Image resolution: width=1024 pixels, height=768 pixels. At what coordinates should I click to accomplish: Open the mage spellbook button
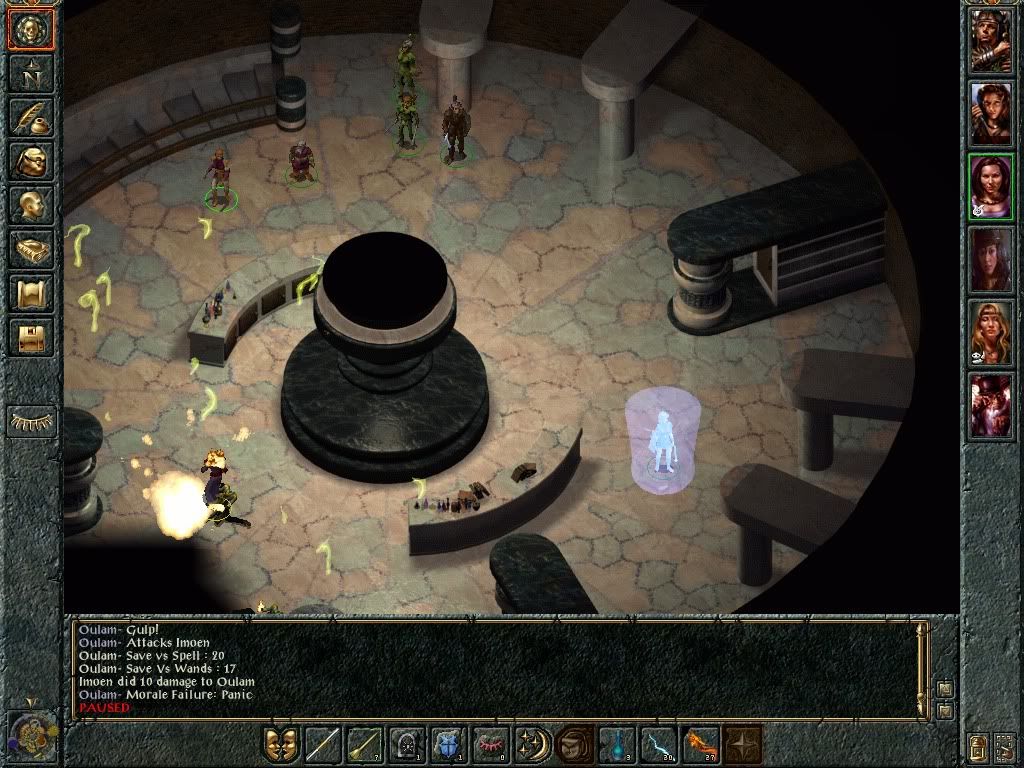point(31,249)
